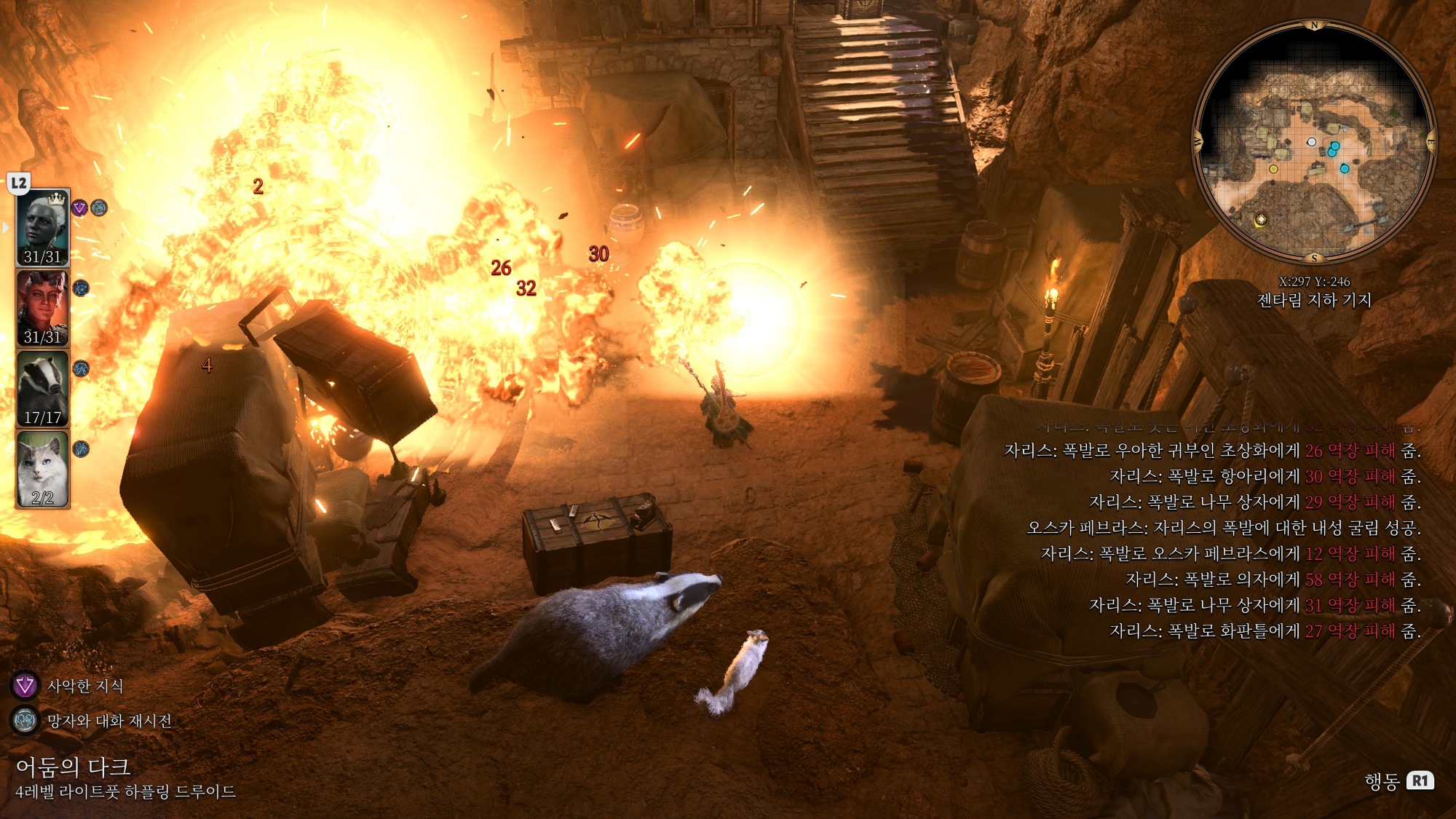
Task: Select the white cat familiar portrait
Action: click(42, 468)
